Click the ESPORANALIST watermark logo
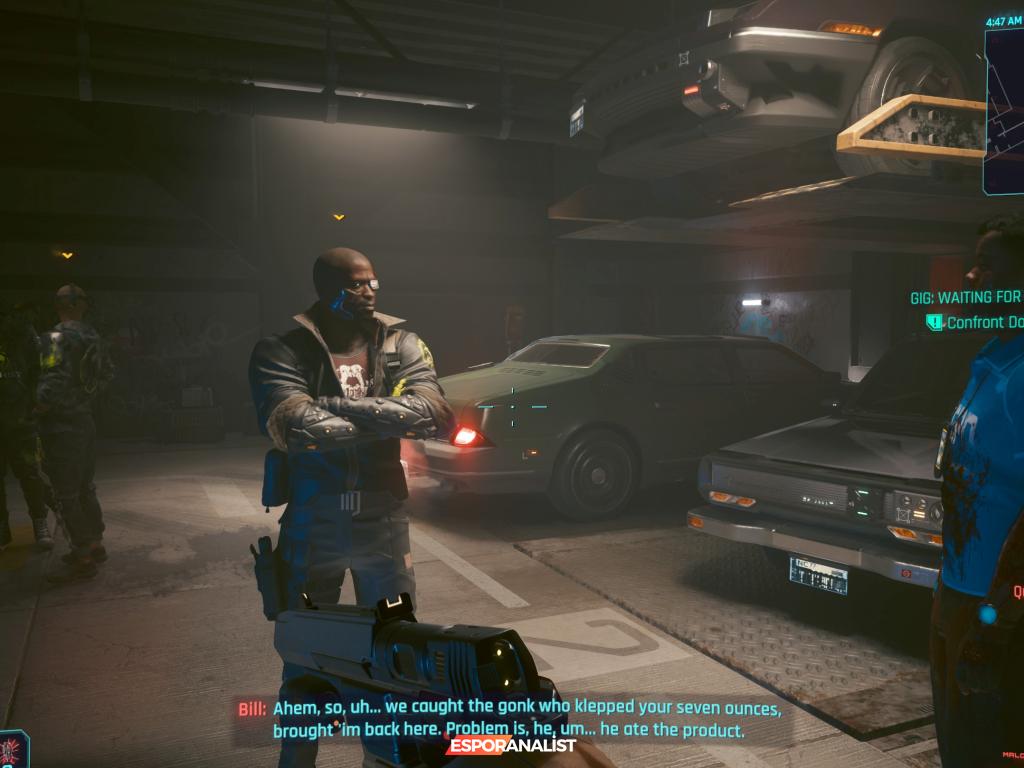The width and height of the screenshot is (1024, 768). [511, 745]
